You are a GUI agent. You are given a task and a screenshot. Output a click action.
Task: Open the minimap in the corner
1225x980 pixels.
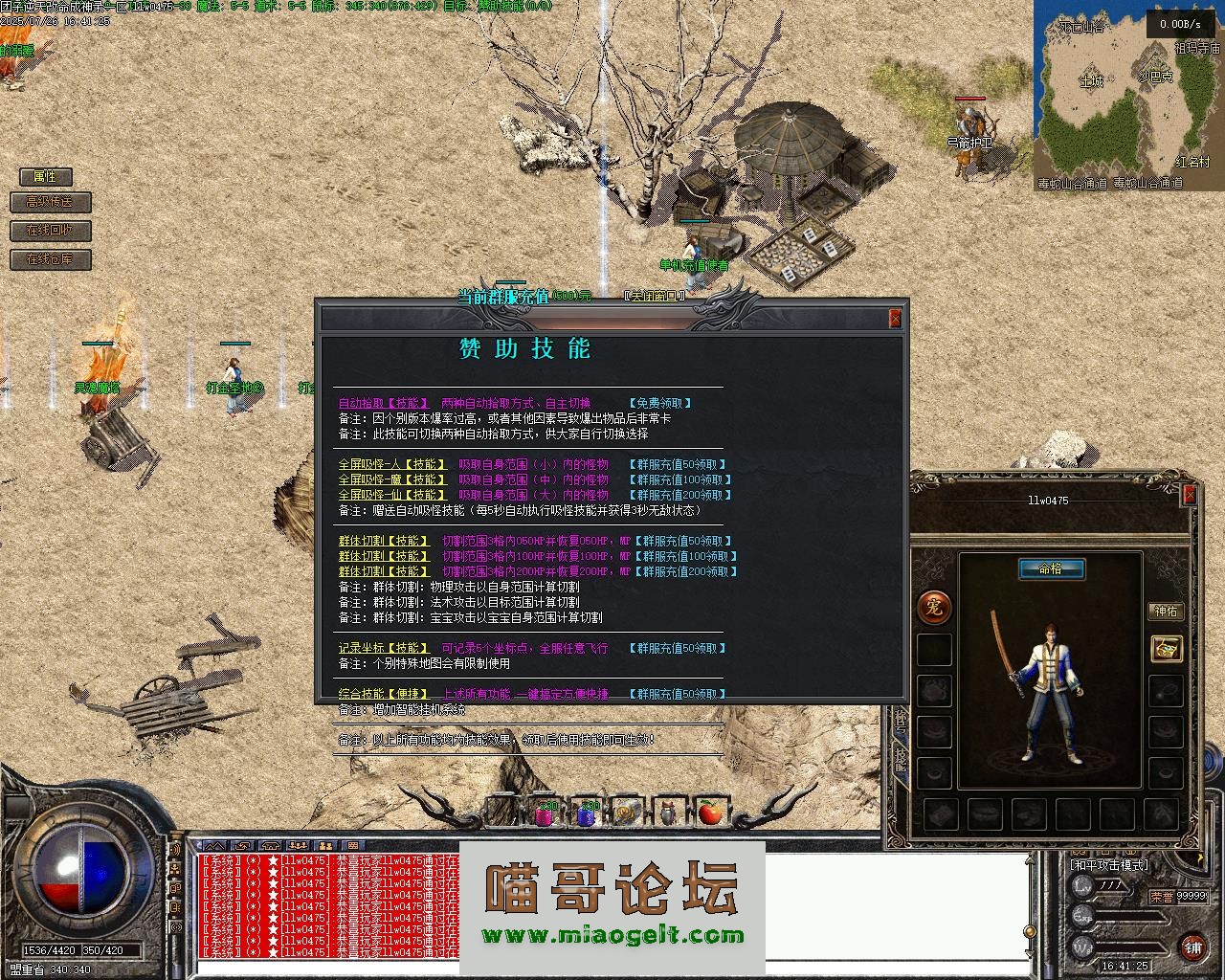[1127, 96]
